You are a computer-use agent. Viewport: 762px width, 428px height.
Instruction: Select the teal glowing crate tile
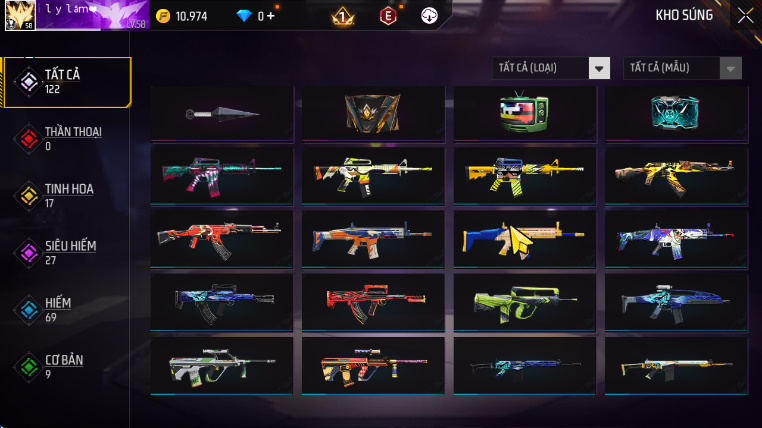pyautogui.click(x=675, y=113)
